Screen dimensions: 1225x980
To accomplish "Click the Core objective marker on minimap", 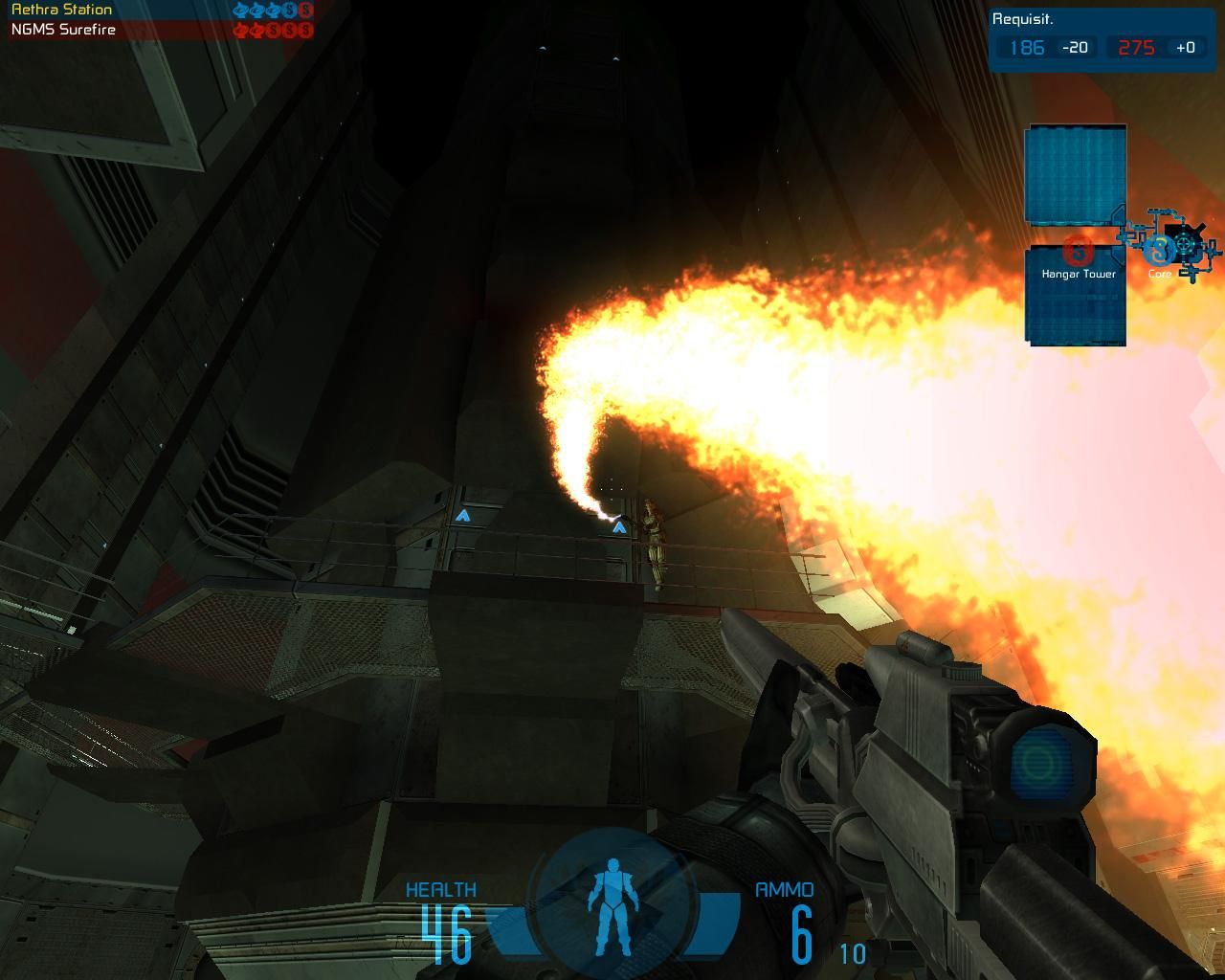I will click(x=1159, y=251).
